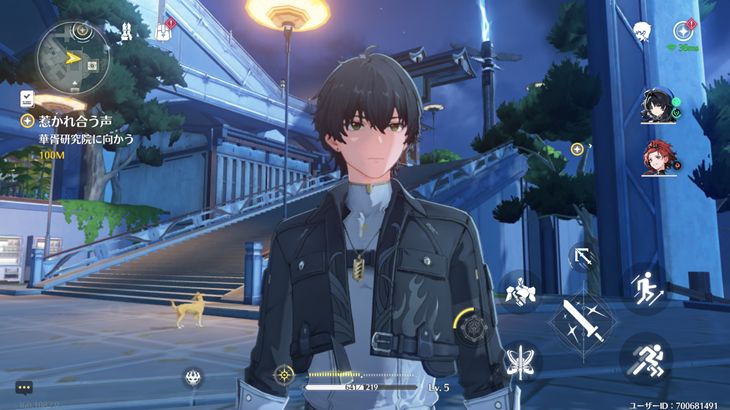The height and width of the screenshot is (410, 730).
Task: Open the compass star terminal menu
Action: (685, 30)
